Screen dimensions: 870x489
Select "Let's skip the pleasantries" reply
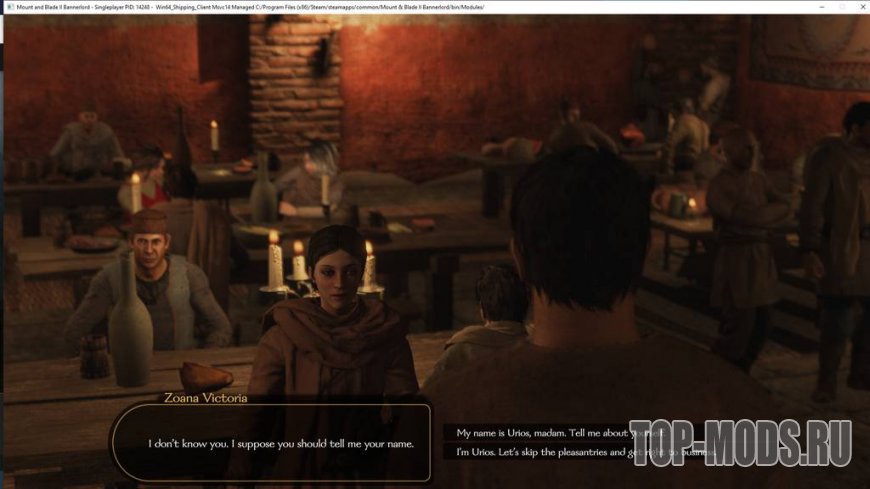tap(540, 453)
